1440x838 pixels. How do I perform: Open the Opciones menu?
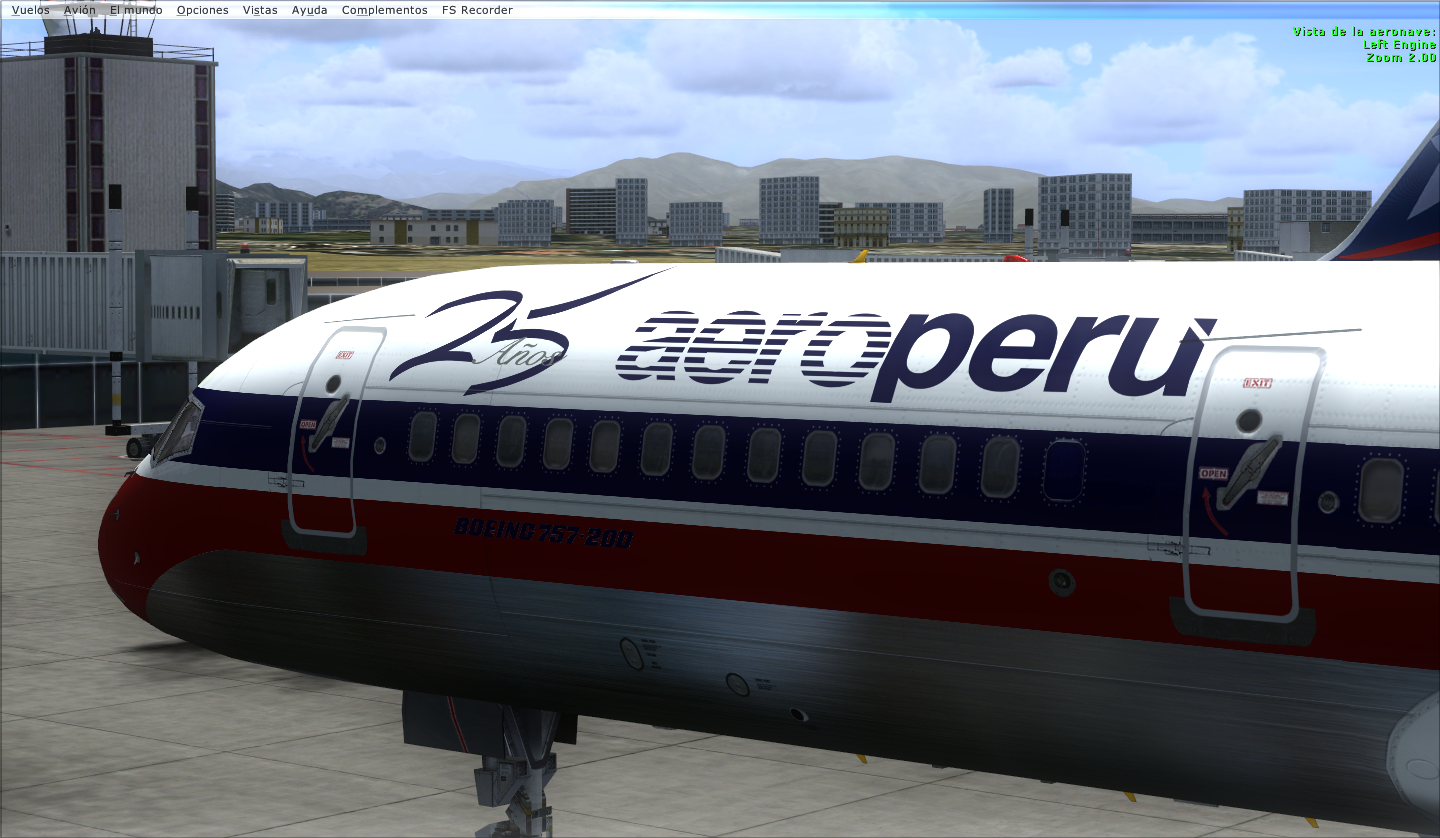201,10
